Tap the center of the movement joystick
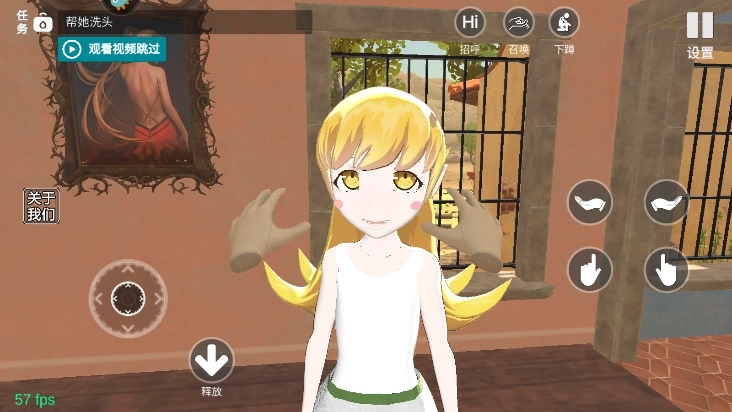The height and width of the screenshot is (412, 732). click(128, 298)
